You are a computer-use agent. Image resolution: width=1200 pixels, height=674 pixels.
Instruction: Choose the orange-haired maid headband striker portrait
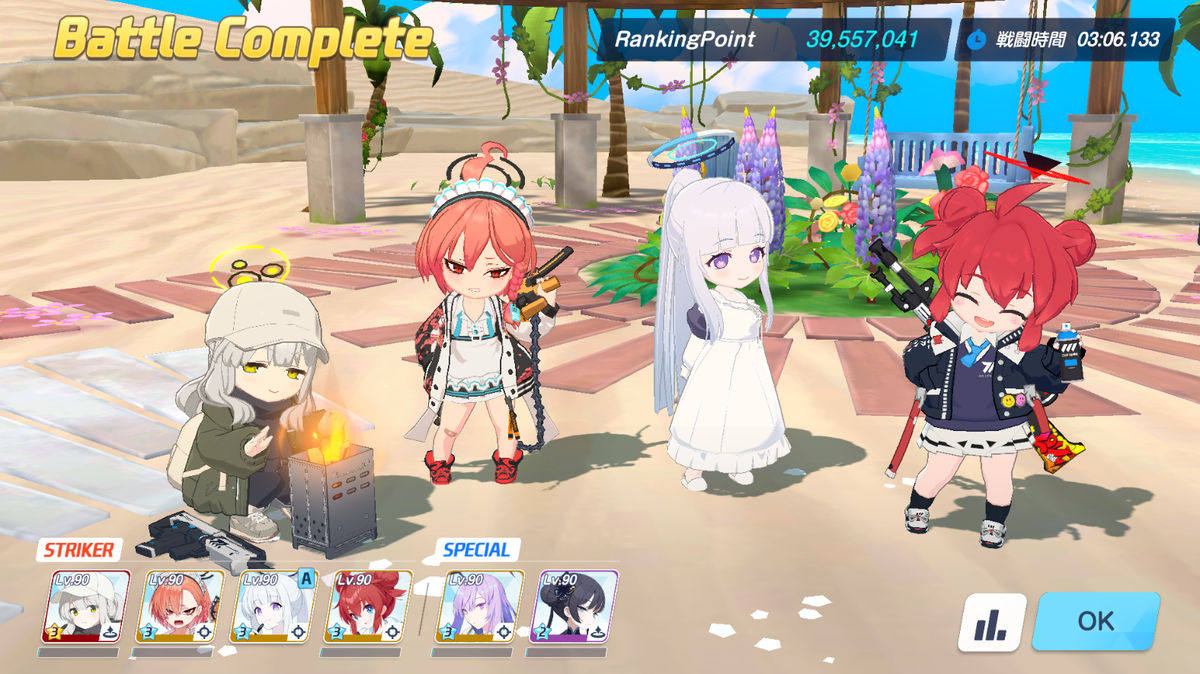[x=179, y=606]
